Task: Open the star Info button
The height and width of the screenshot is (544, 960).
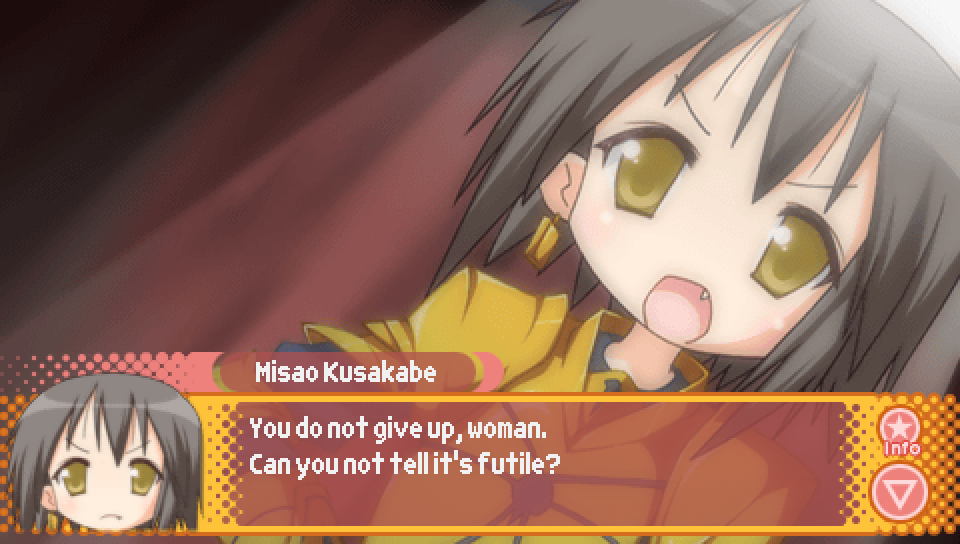Action: 900,431
